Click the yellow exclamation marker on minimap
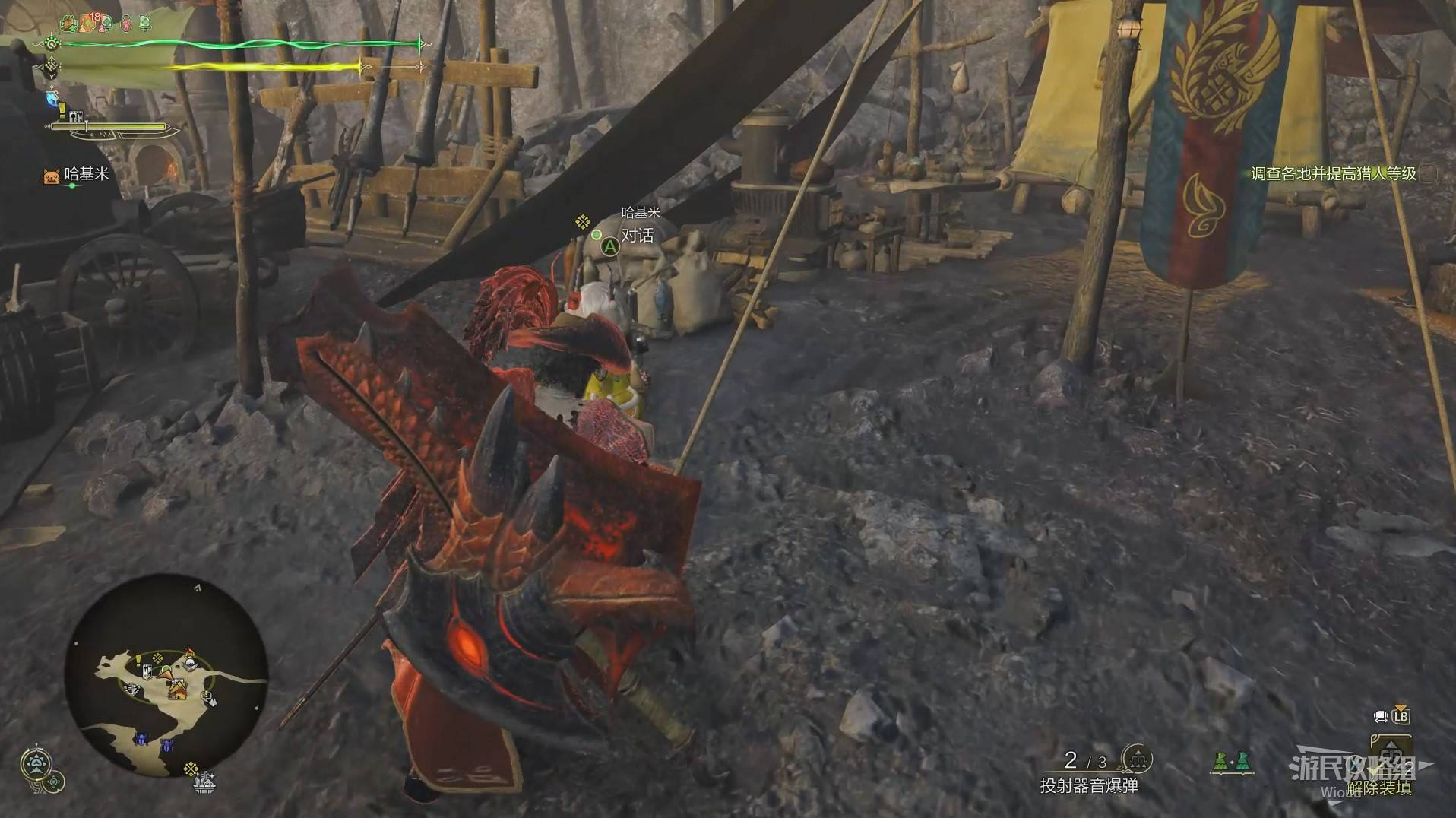Viewport: 1456px width, 818px height. click(138, 659)
